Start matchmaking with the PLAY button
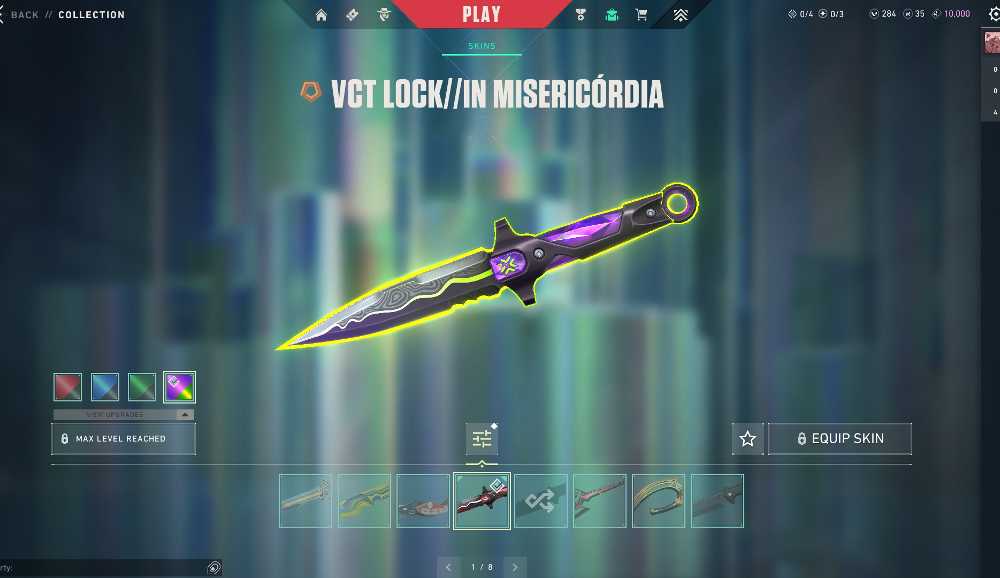 (x=482, y=15)
